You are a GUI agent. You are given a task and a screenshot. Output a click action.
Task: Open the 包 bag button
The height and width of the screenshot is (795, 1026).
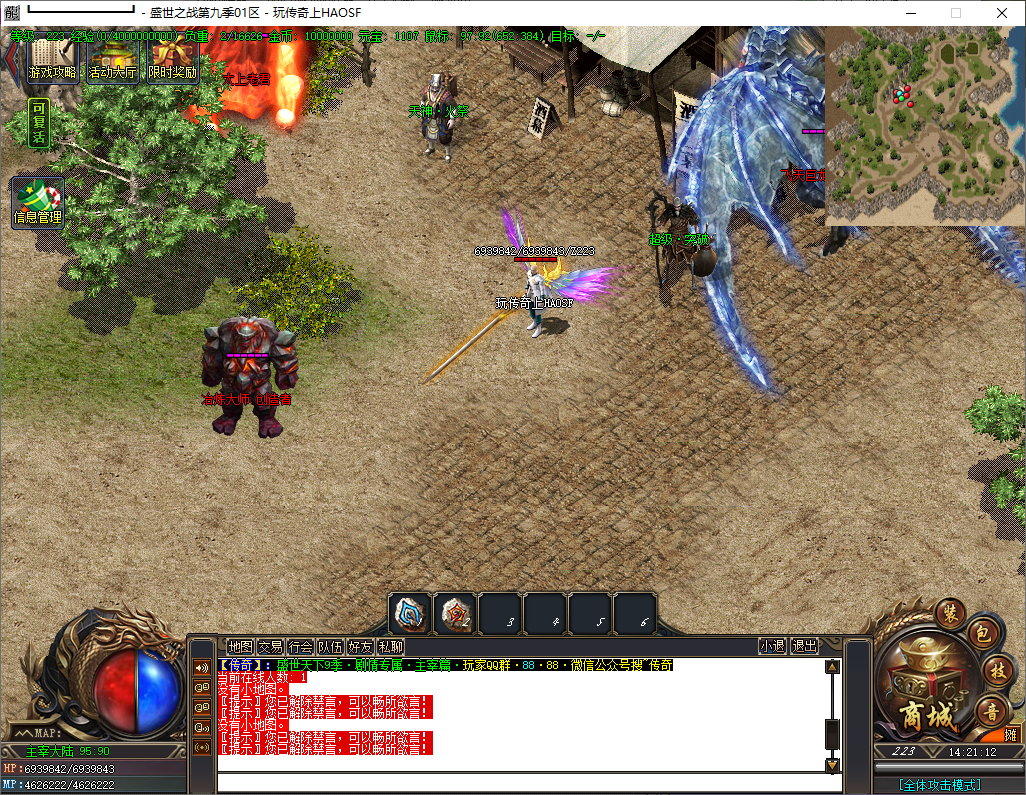click(981, 636)
